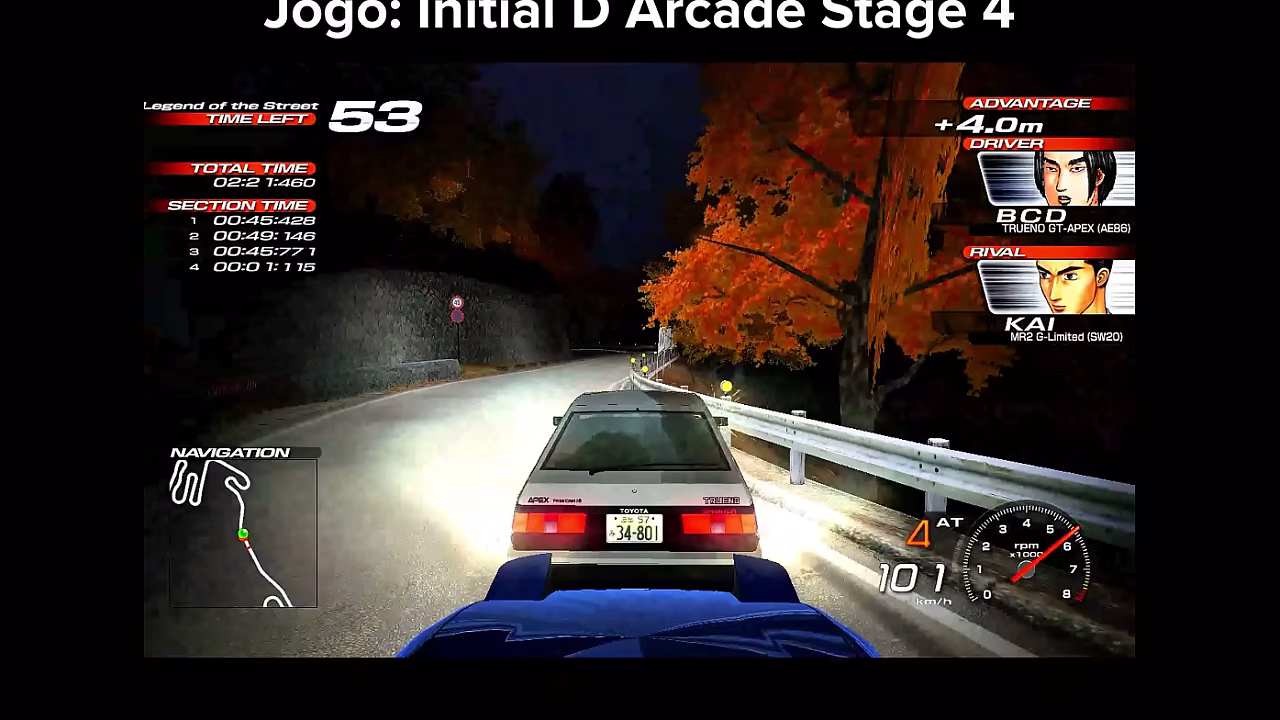Toggle the Legend of the Street header
The width and height of the screenshot is (1280, 720).
(230, 103)
